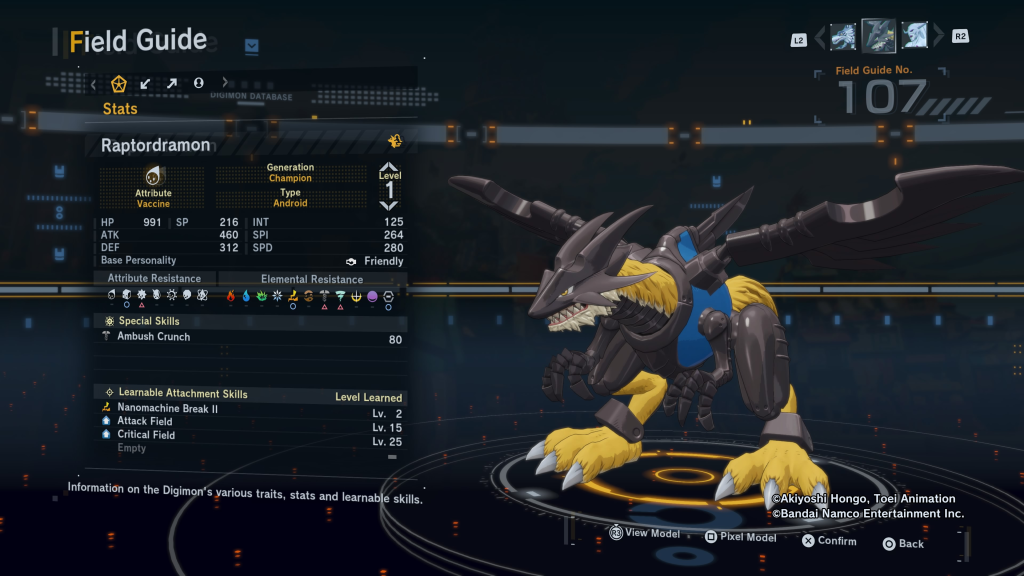The height and width of the screenshot is (576, 1024).
Task: Select the next Digimon thumbnail, pale horned face
Action: 915,37
